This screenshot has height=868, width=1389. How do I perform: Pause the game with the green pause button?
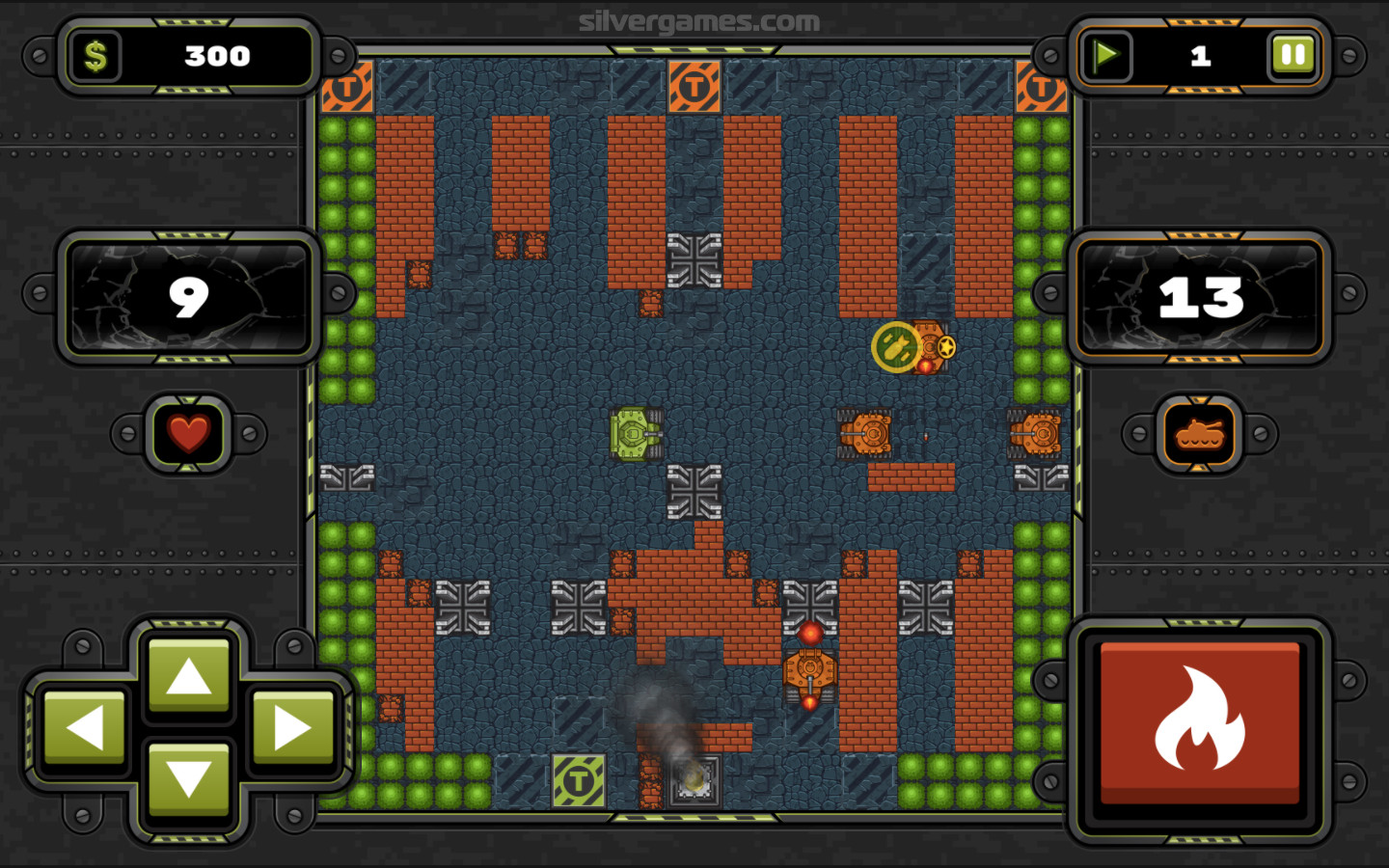click(x=1293, y=56)
